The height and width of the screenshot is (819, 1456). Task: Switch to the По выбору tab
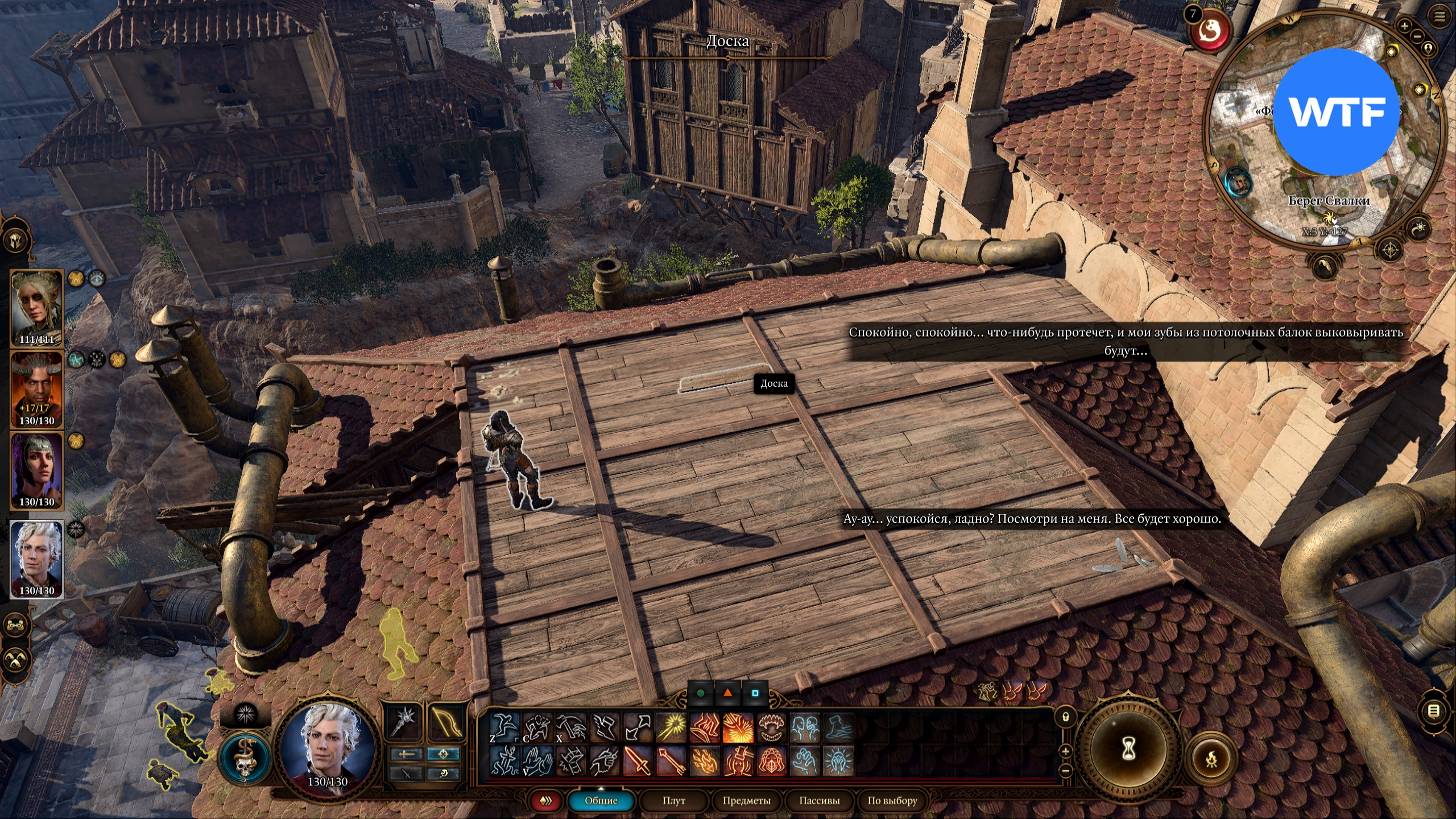point(892,800)
